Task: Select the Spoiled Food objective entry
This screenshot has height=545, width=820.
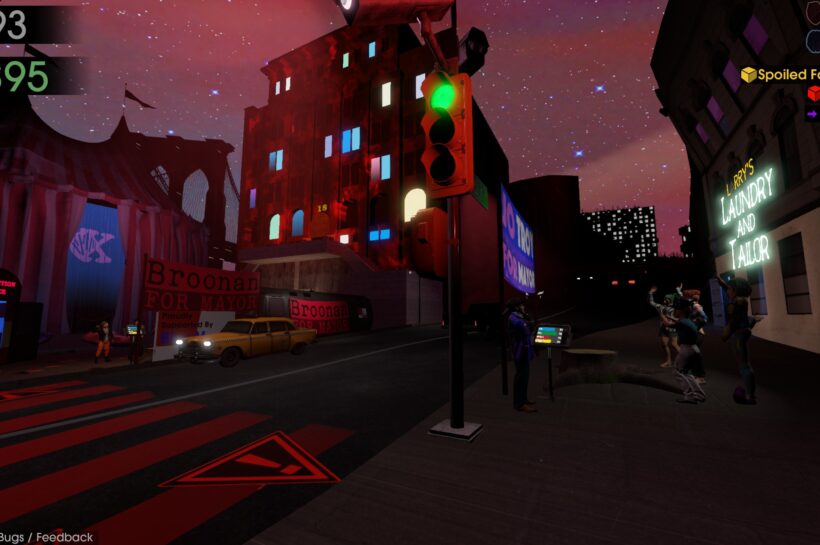Action: 781,74
